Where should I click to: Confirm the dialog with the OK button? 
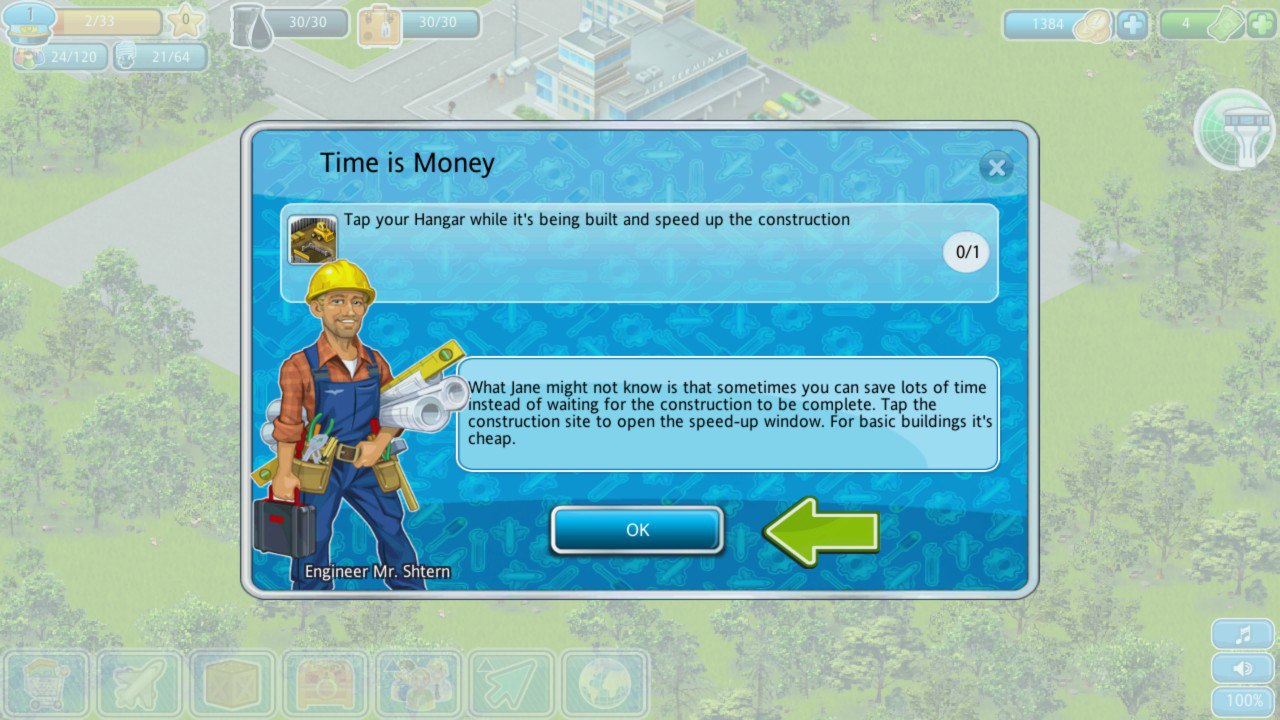tap(637, 530)
